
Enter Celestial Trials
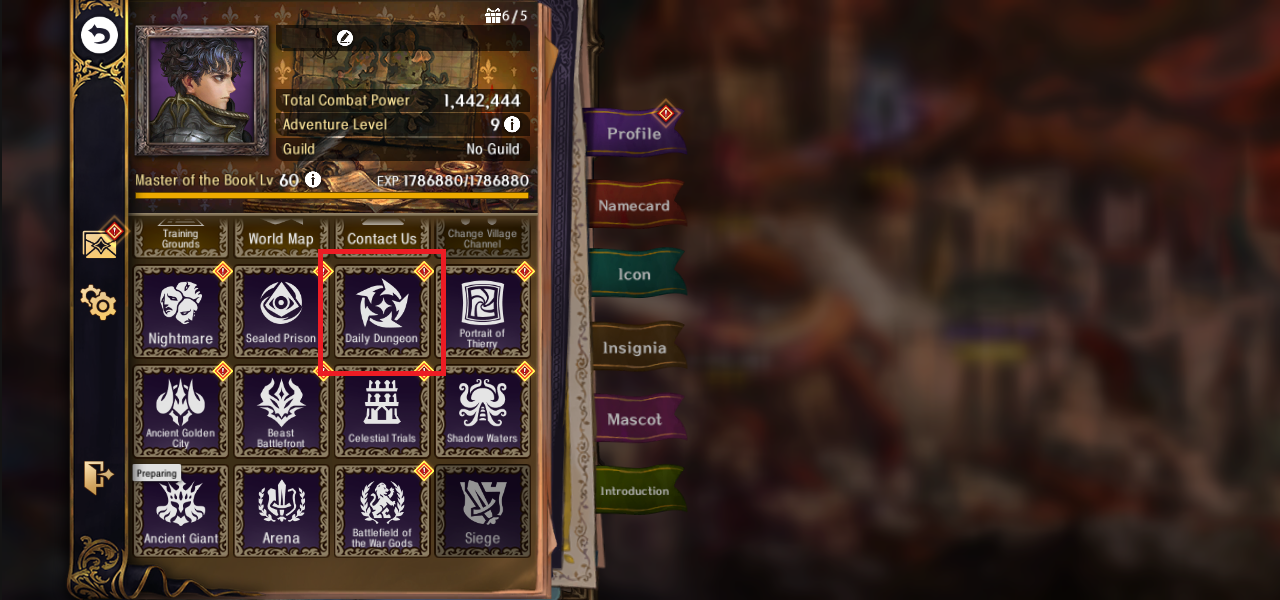click(x=381, y=411)
